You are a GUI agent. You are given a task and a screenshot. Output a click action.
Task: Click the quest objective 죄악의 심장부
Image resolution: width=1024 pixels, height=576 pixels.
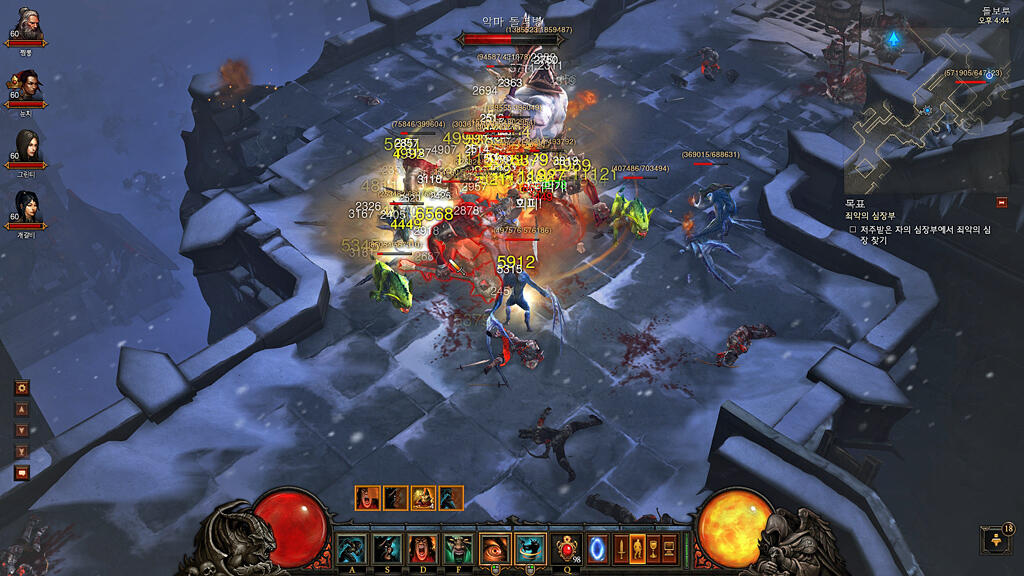(870, 215)
